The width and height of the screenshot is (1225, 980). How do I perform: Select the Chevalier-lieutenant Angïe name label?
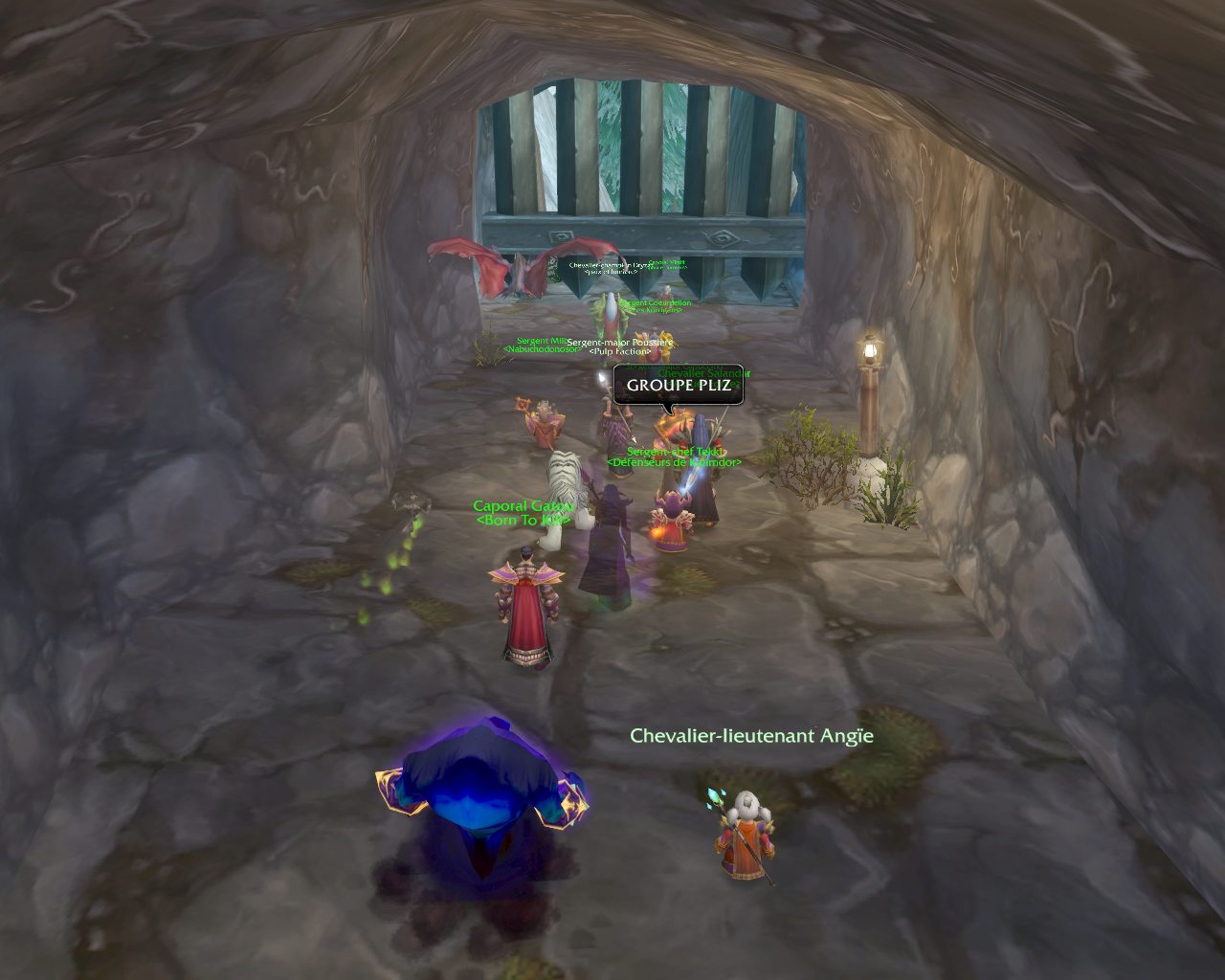pyautogui.click(x=751, y=736)
